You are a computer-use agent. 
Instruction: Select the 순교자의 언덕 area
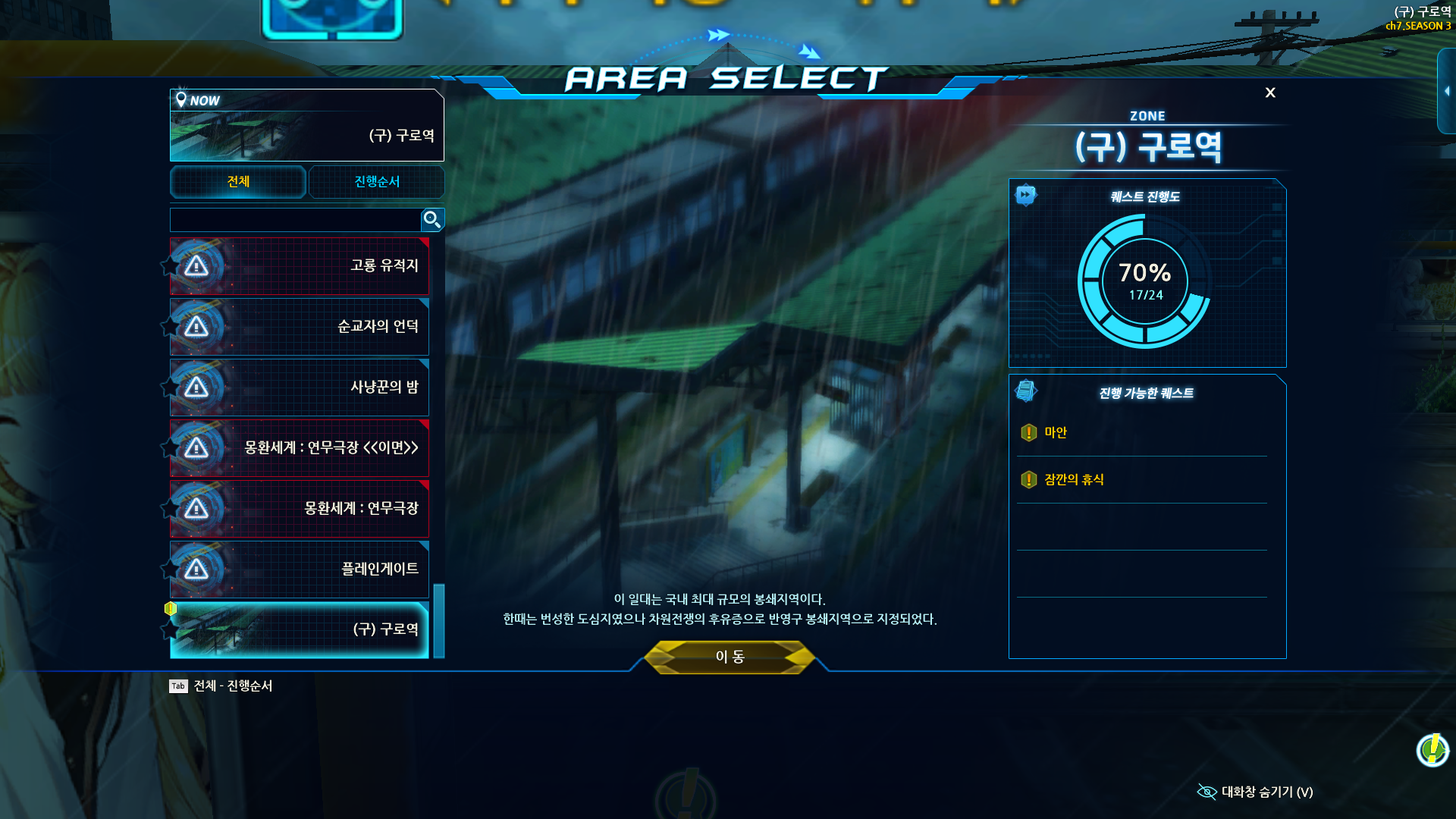(300, 327)
